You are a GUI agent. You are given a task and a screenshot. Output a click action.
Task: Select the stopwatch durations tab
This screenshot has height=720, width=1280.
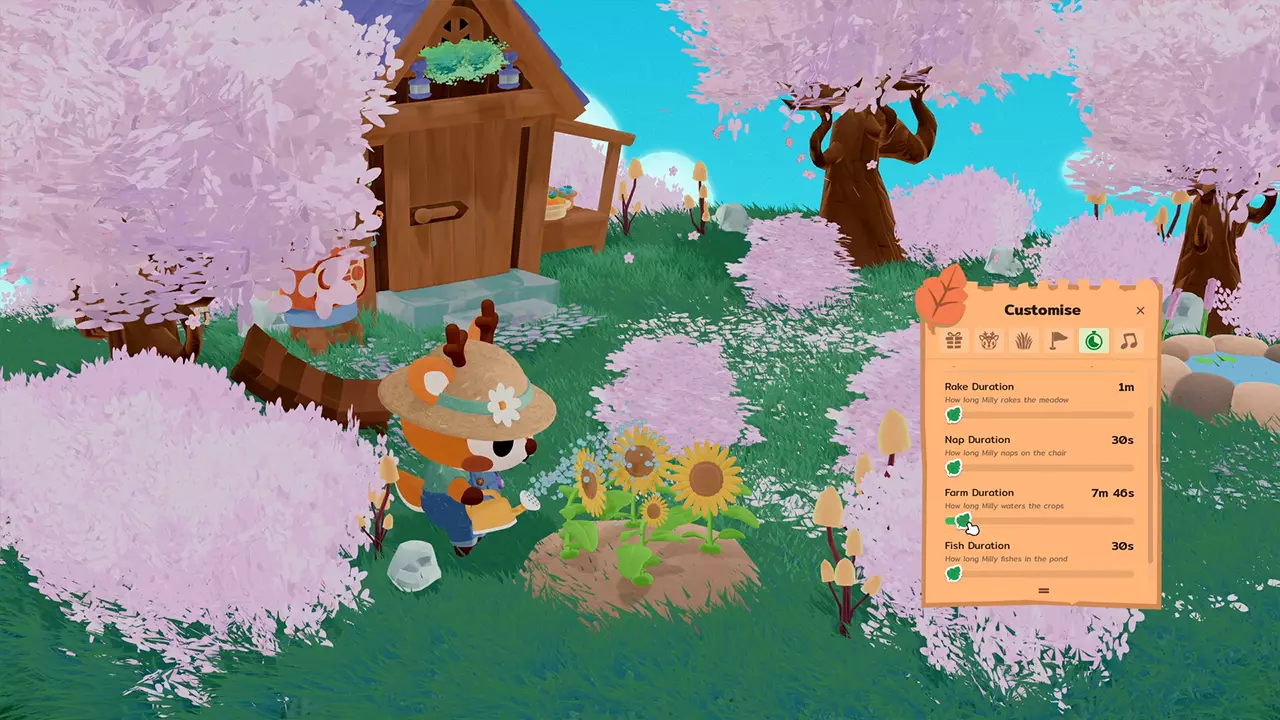1093,341
